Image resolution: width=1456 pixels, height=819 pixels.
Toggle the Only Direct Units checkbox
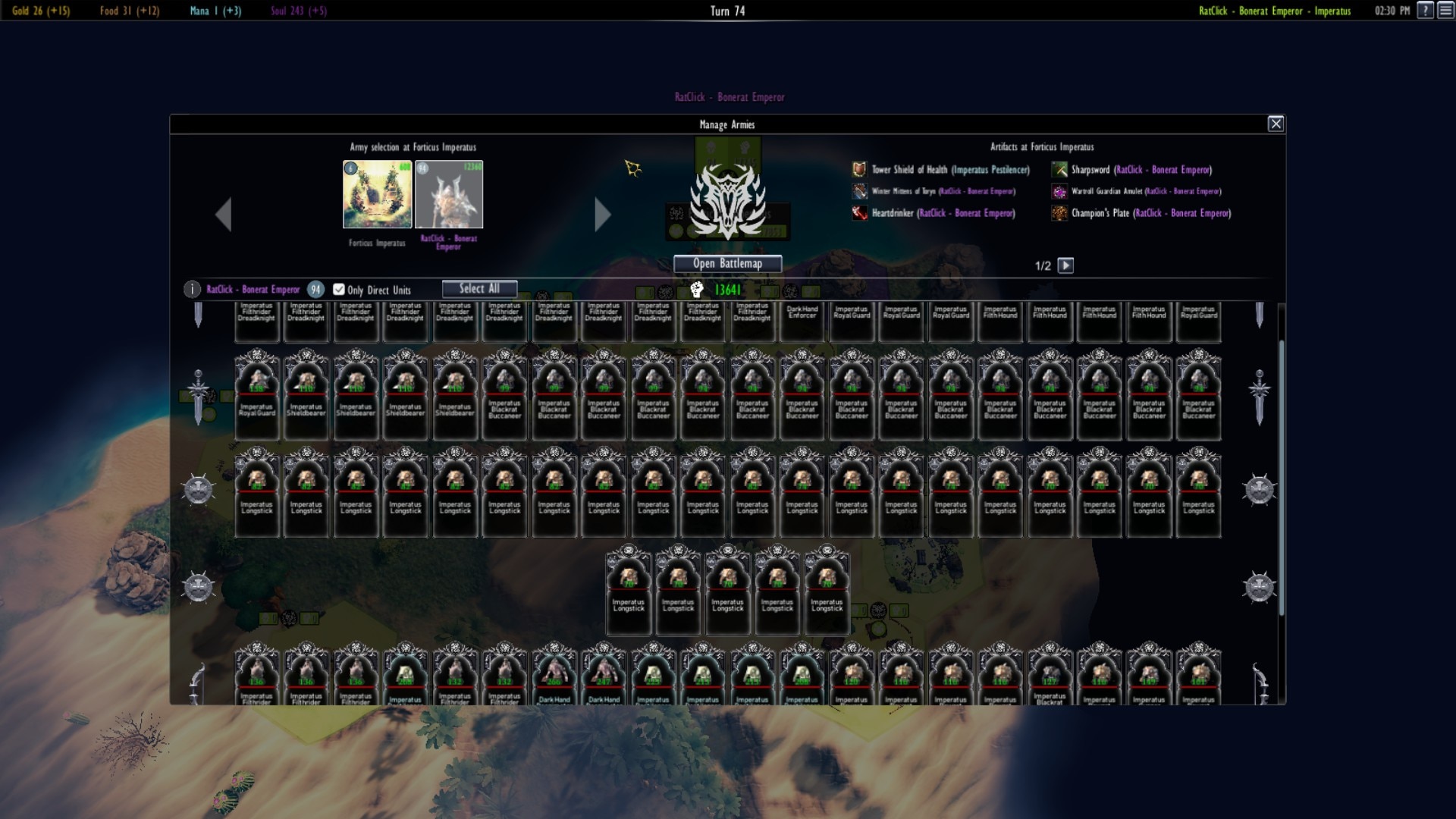339,289
